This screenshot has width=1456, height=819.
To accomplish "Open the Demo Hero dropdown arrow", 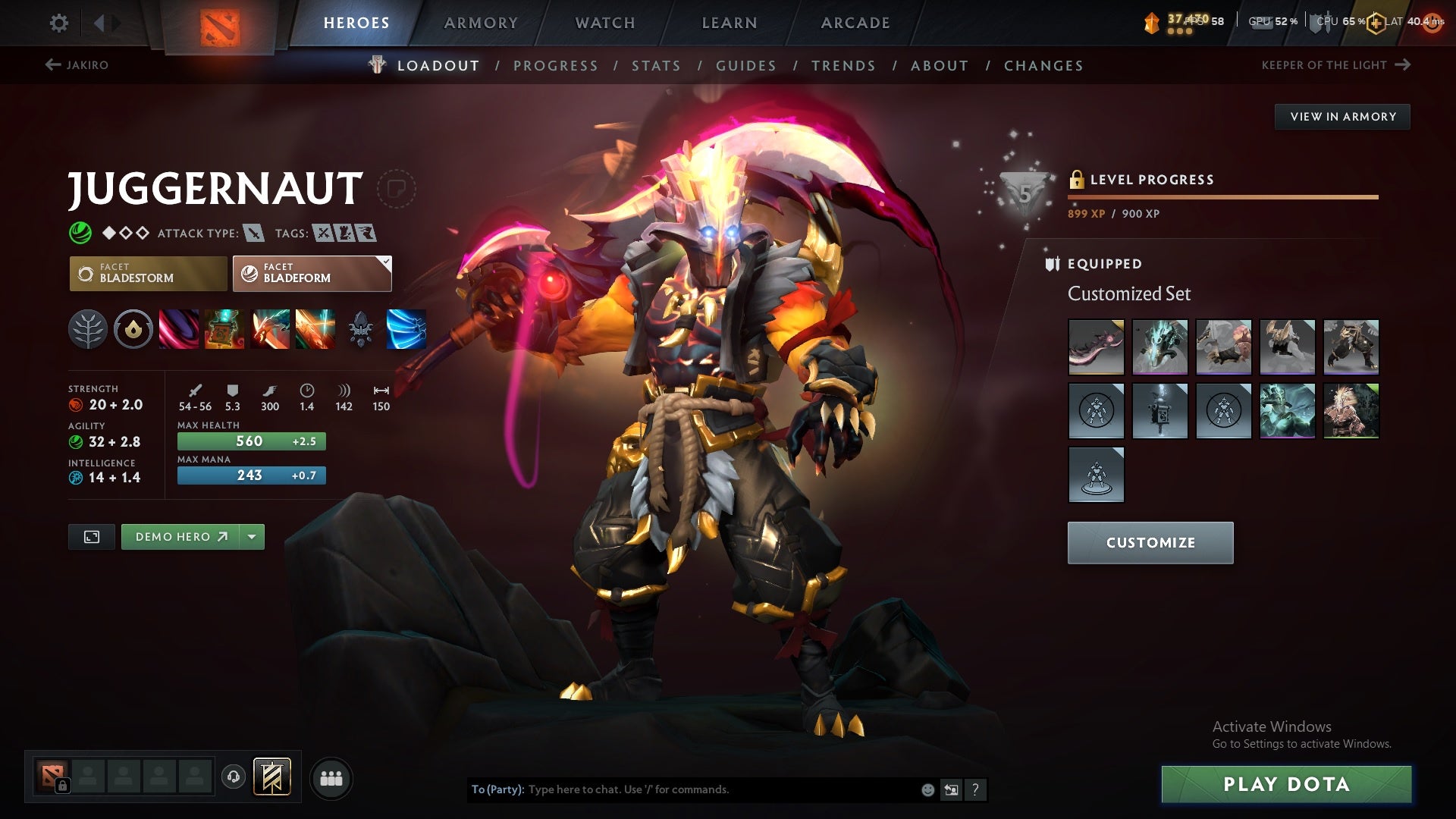I will click(252, 536).
